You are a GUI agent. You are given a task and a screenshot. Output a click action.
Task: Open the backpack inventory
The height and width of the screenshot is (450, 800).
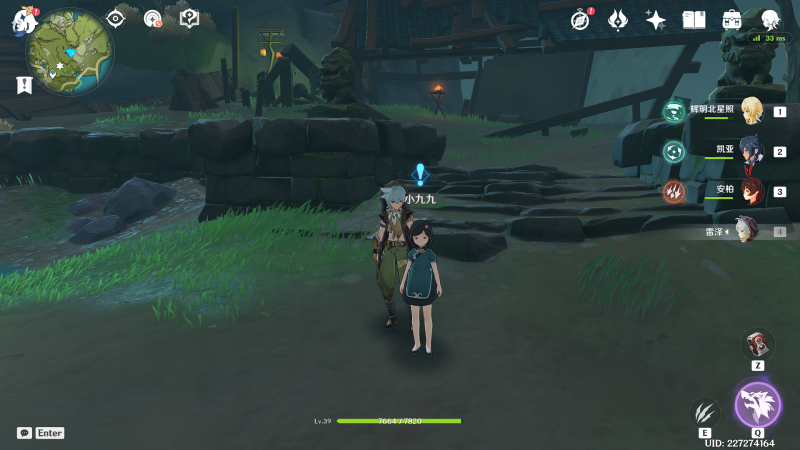click(x=732, y=19)
